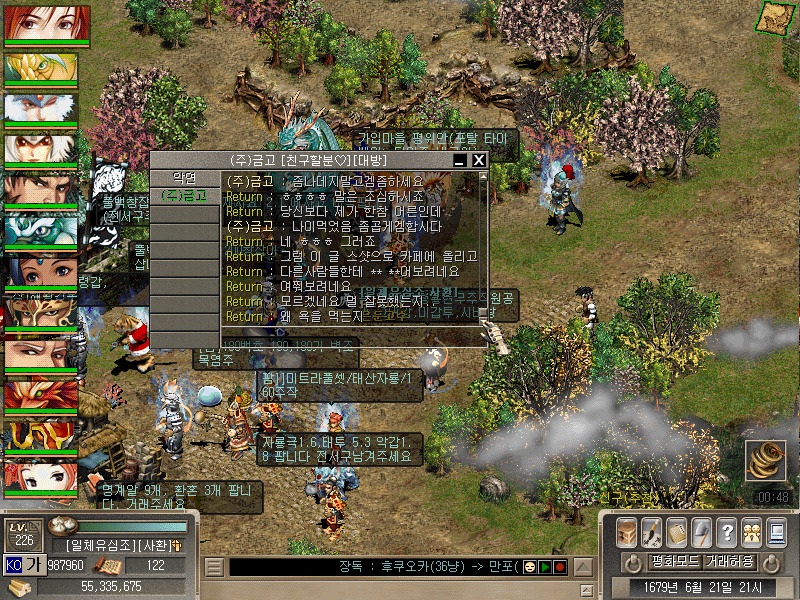Minimize the chat room window

tap(460, 160)
